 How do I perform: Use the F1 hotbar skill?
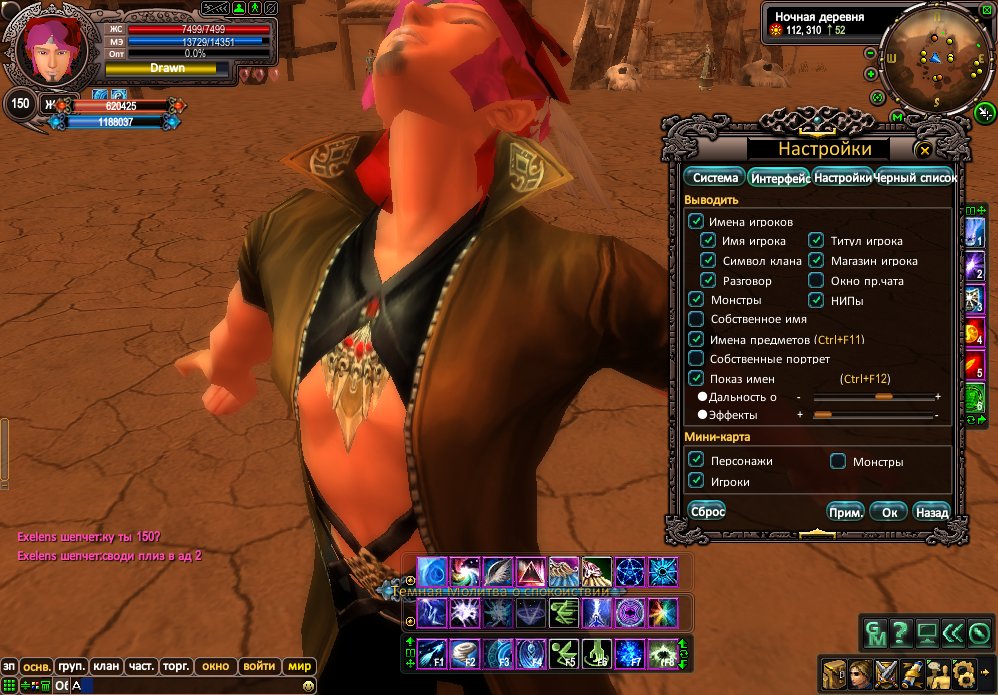click(x=431, y=652)
